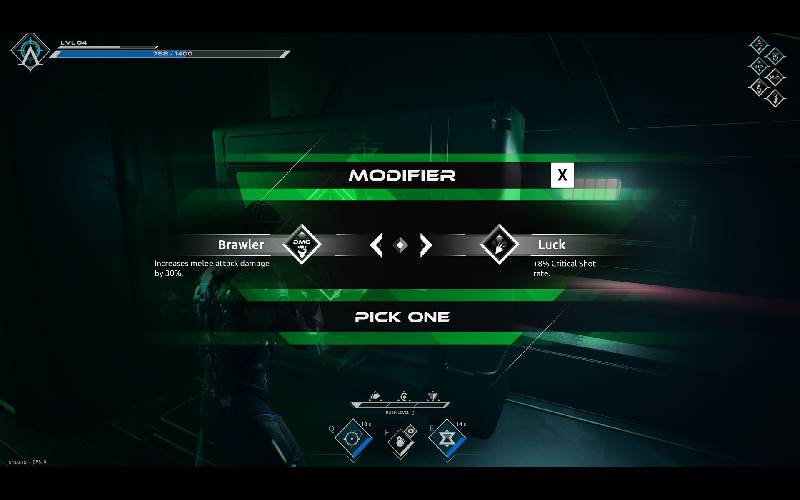Viewport: 800px width, 500px height.
Task: Click the right arrow between modifiers
Action: (425, 244)
